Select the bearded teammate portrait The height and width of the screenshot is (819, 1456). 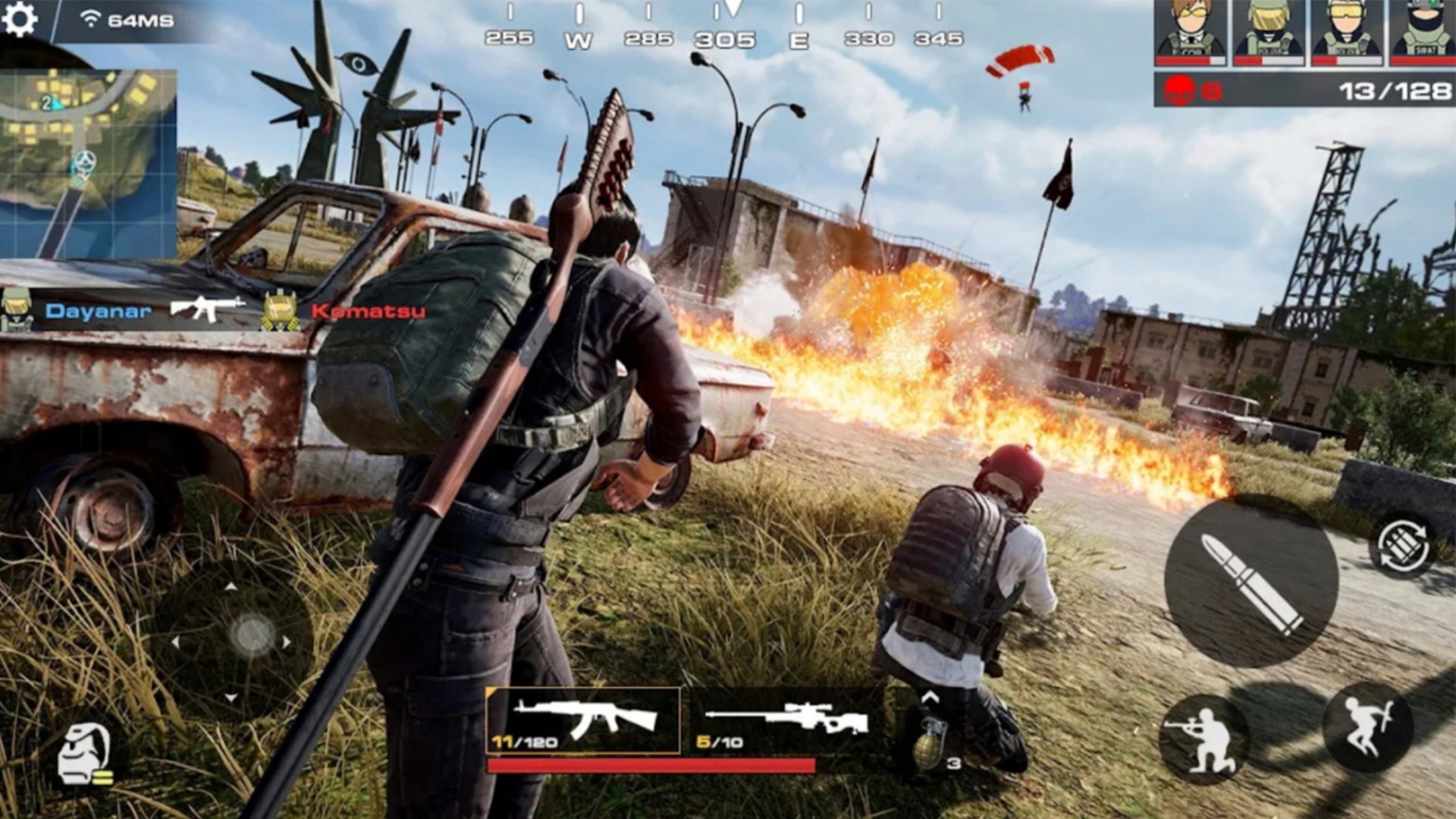pyautogui.click(x=1423, y=33)
